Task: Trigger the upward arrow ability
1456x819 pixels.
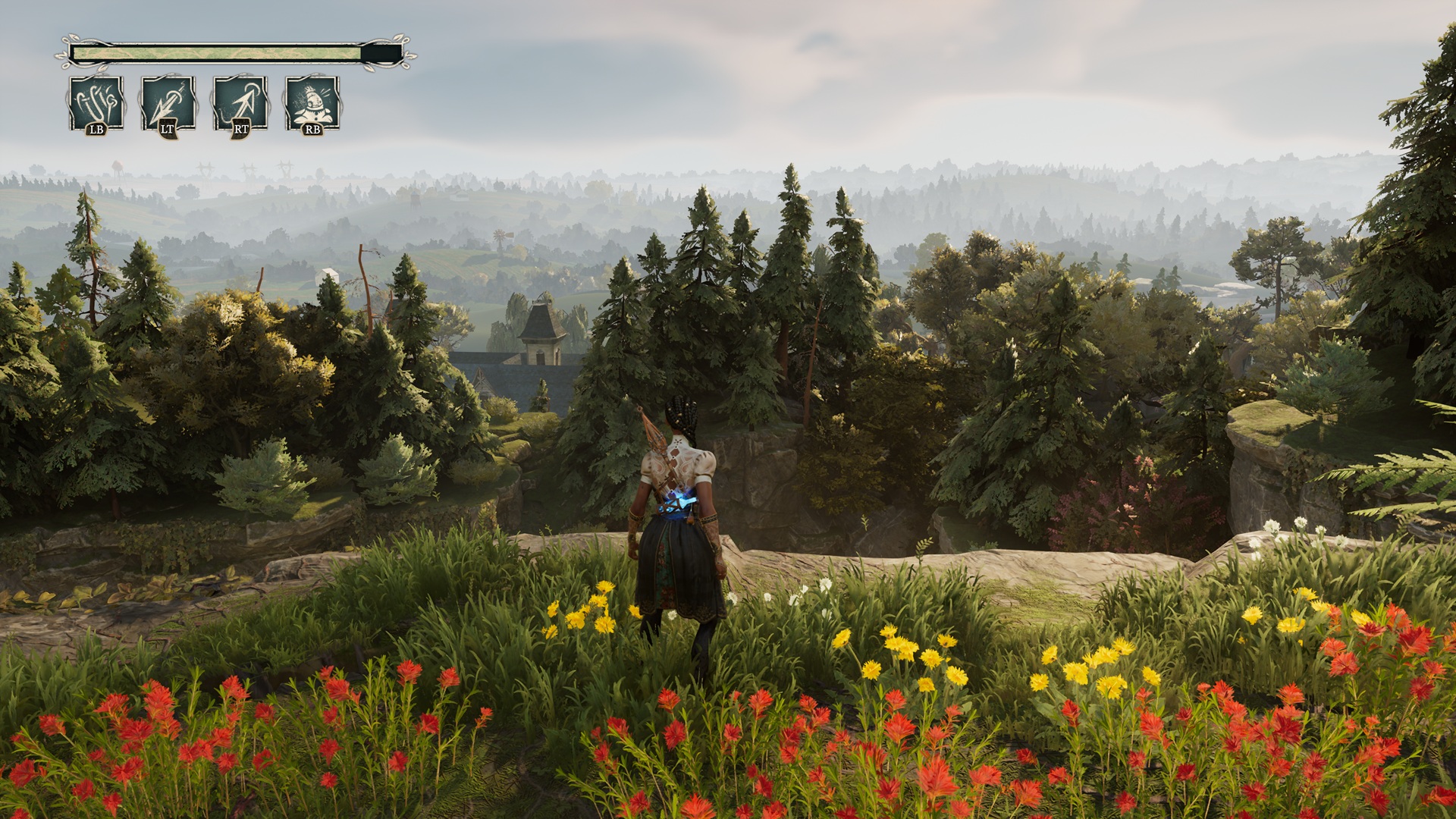Action: [x=240, y=103]
